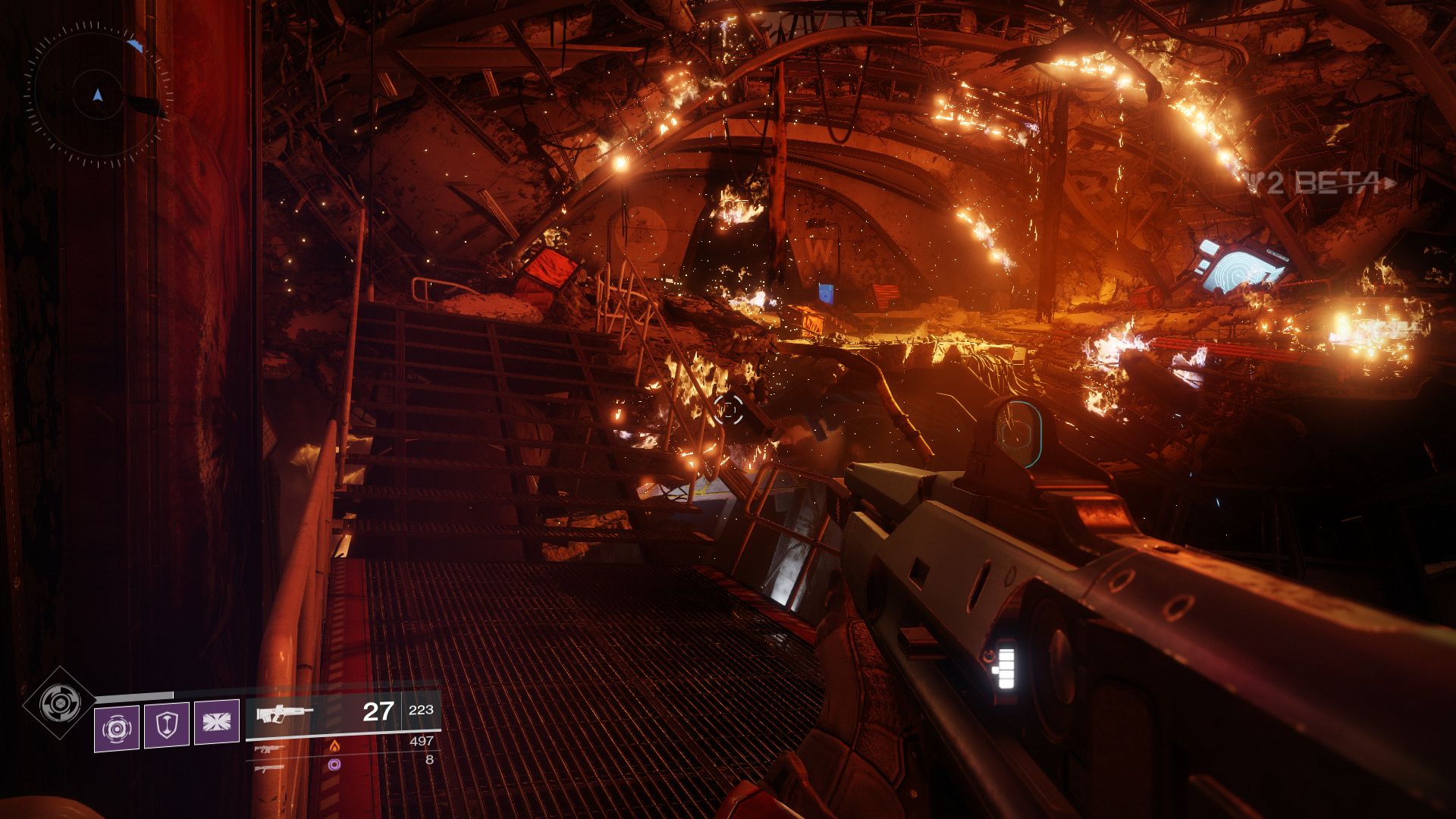Select the equipped primary rifle icon
This screenshot has width=1456, height=819.
coord(284,714)
